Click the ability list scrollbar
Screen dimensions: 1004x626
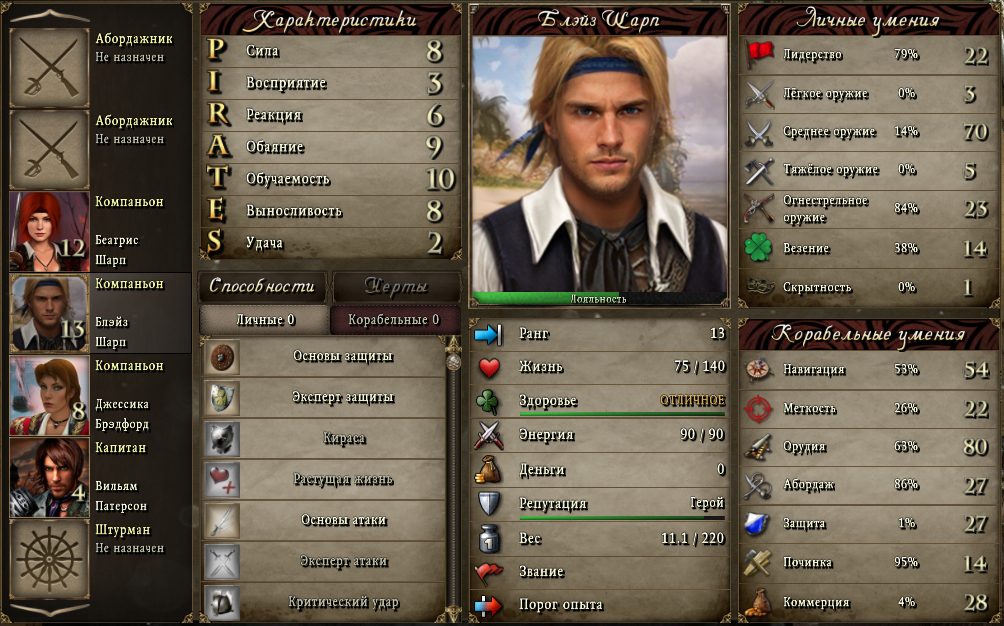[x=455, y=480]
